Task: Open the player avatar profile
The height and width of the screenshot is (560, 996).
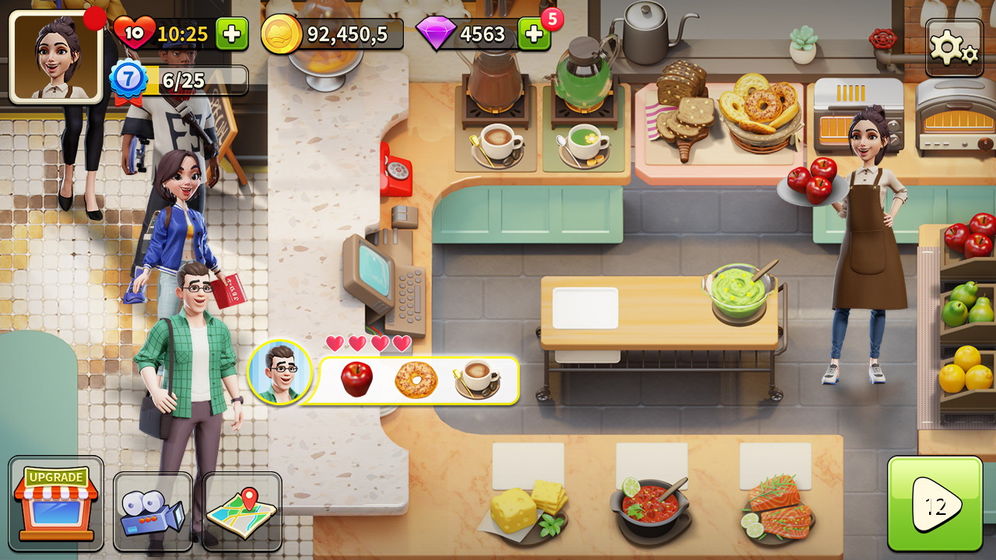Action: point(56,55)
